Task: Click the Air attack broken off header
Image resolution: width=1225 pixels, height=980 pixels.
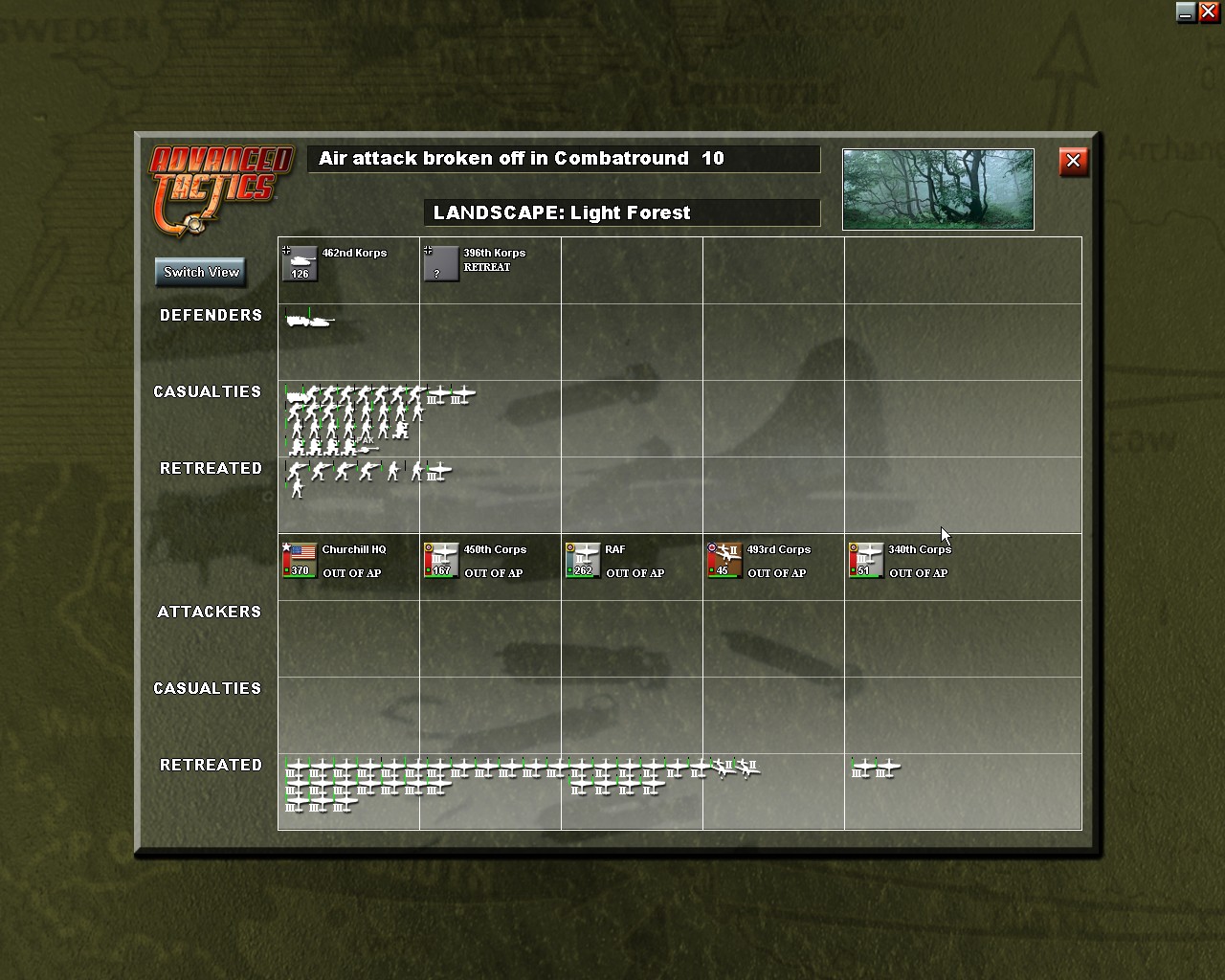Action: click(x=563, y=159)
